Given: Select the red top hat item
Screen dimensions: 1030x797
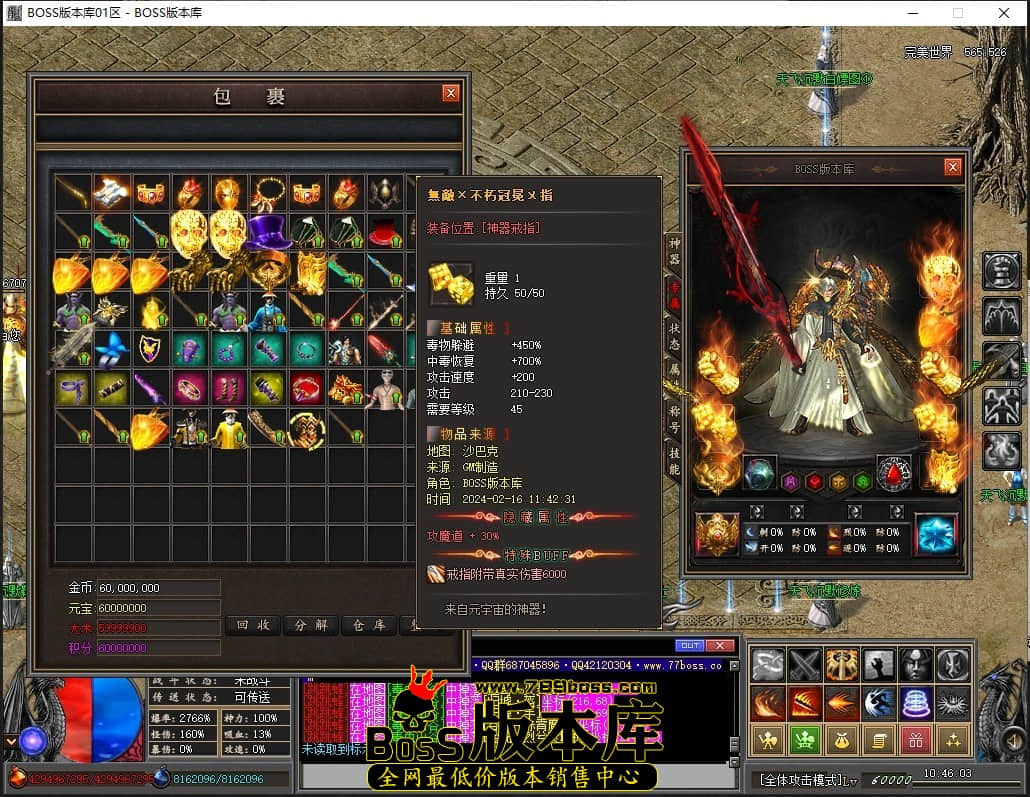Looking at the screenshot, I should click(384, 233).
